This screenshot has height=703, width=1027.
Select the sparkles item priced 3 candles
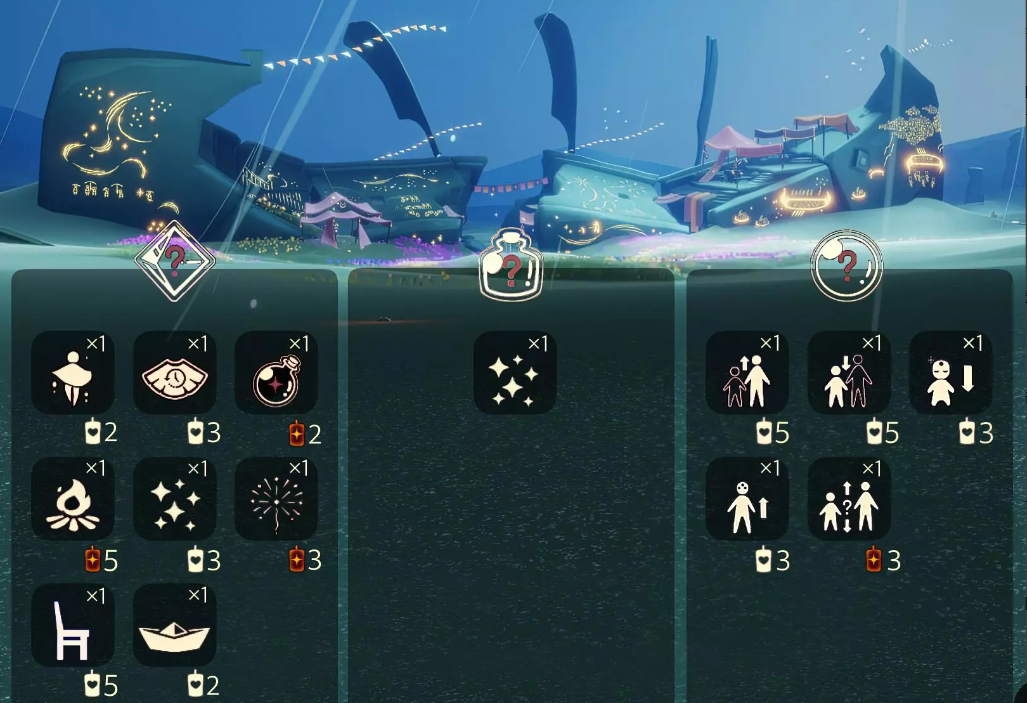coord(175,499)
